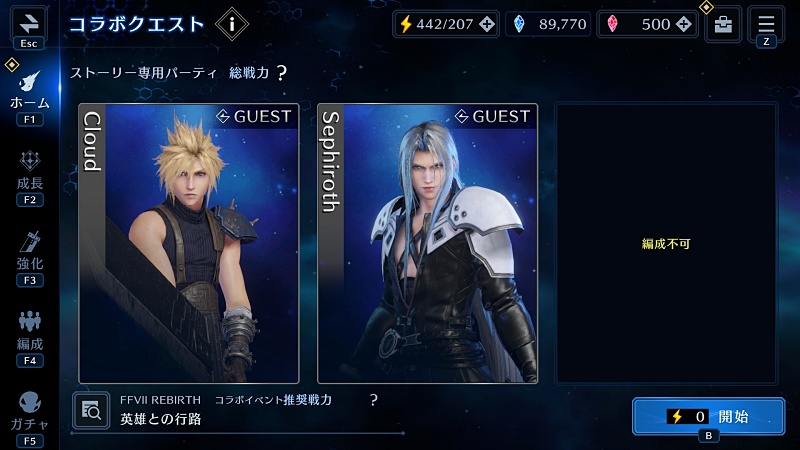
Task: Add red gems with the plus beside 500
Action: click(686, 24)
